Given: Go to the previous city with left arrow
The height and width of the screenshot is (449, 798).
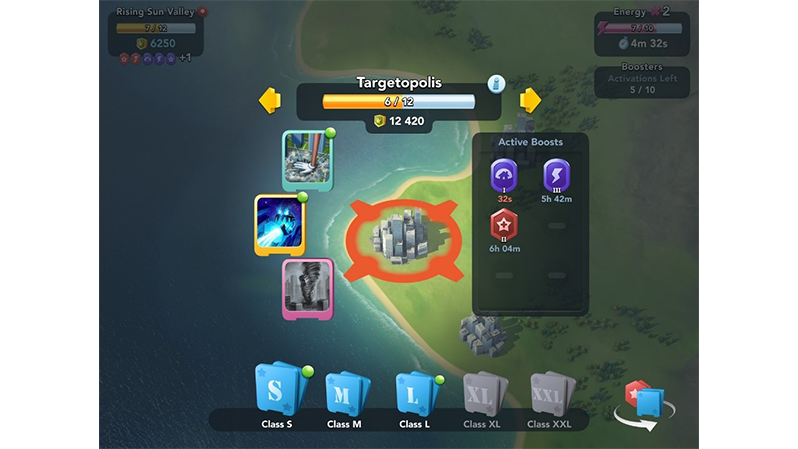Looking at the screenshot, I should tap(269, 101).
